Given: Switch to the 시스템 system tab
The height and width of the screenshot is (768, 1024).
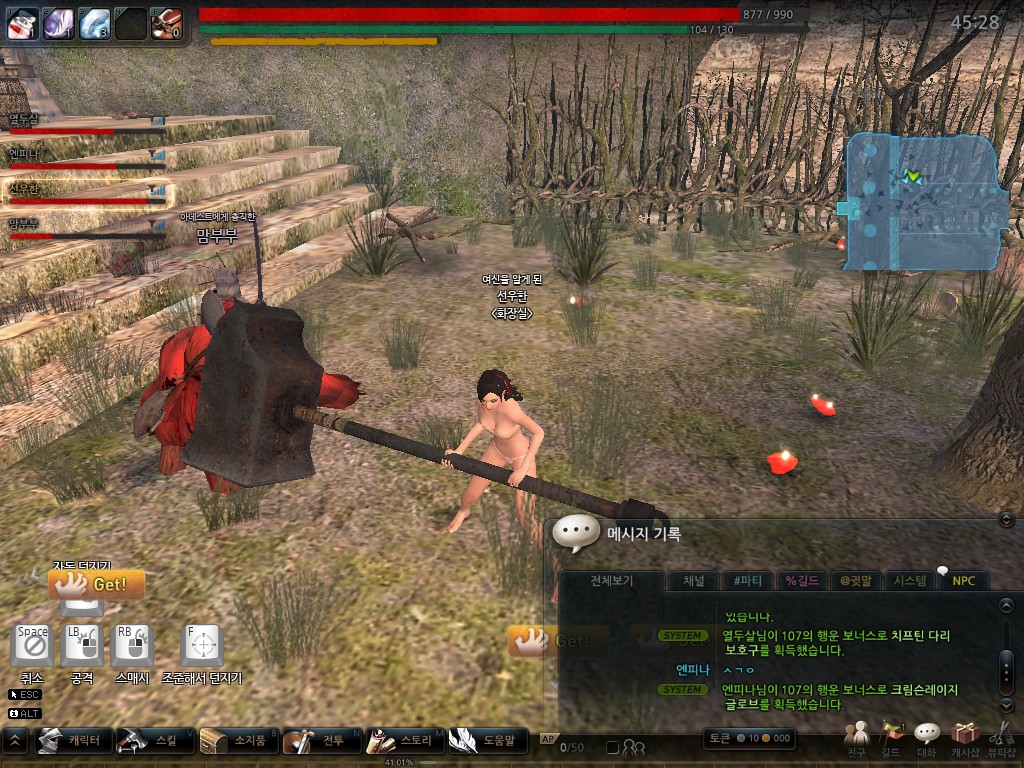Looking at the screenshot, I should pyautogui.click(x=910, y=581).
